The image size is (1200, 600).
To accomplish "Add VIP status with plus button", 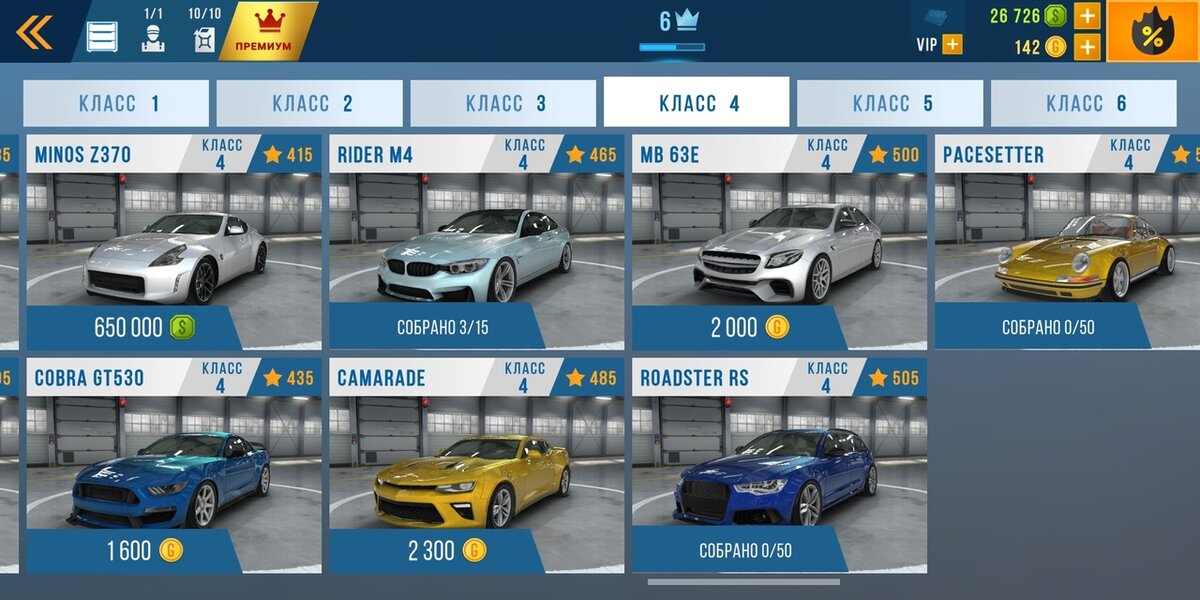I will [952, 45].
